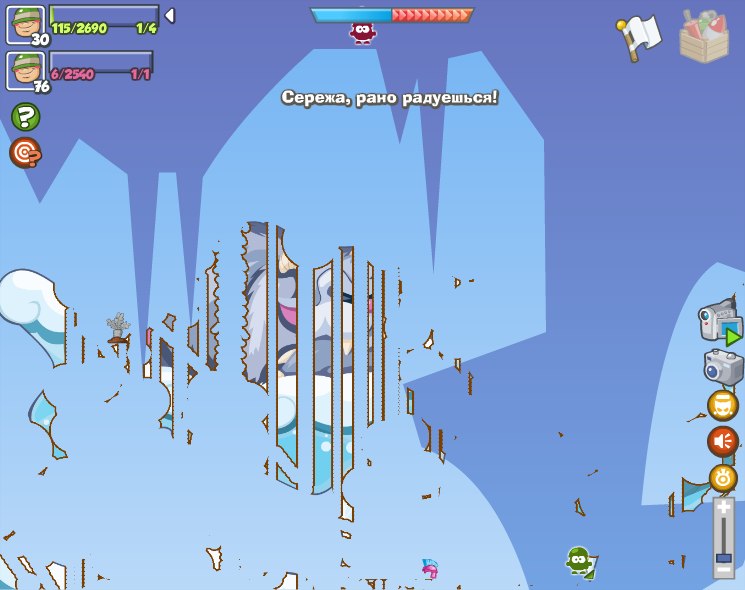The height and width of the screenshot is (590, 745).
Task: Zoom in with the plus button
Action: coord(723,508)
